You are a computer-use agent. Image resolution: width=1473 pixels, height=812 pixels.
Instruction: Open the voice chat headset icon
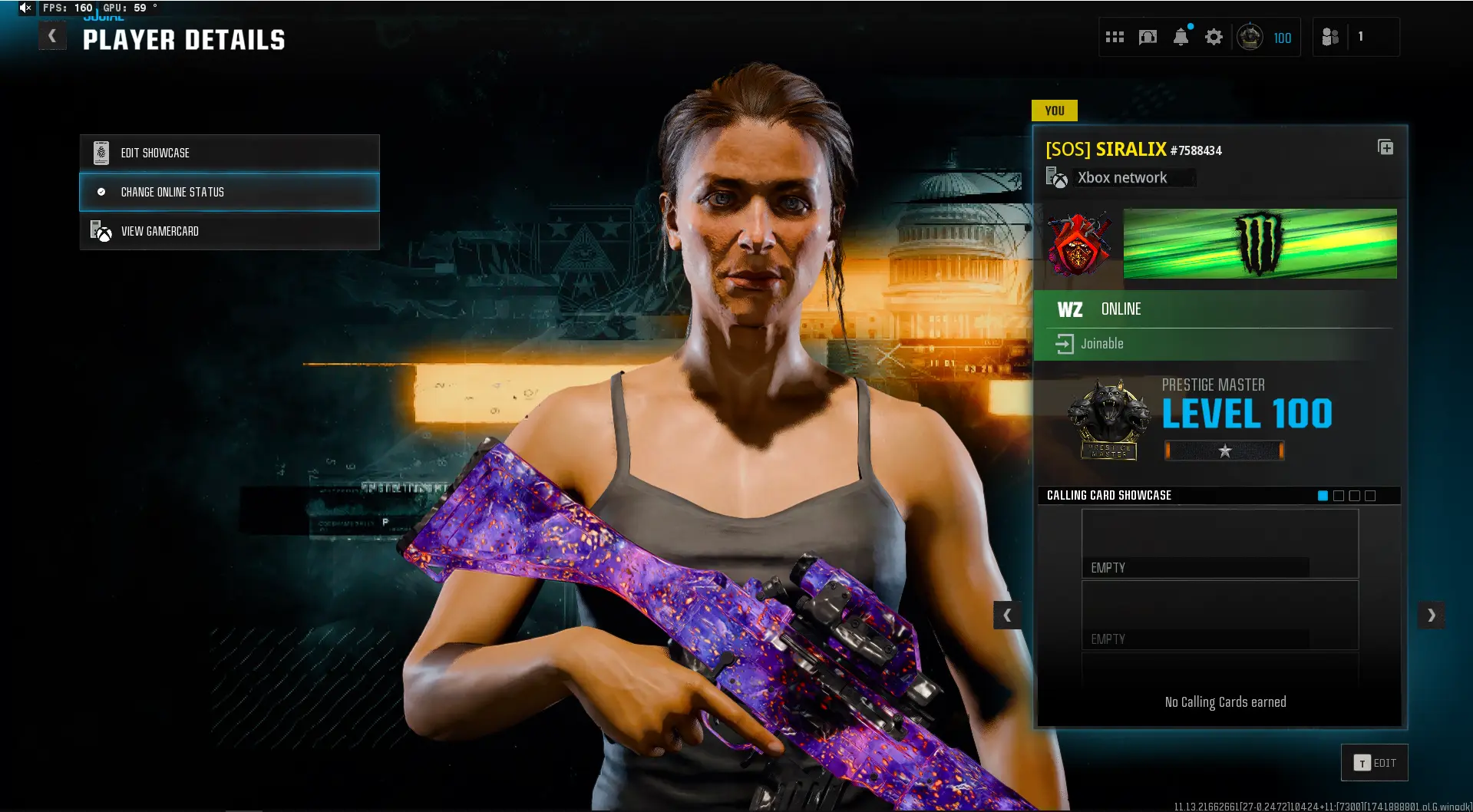pyautogui.click(x=1148, y=37)
